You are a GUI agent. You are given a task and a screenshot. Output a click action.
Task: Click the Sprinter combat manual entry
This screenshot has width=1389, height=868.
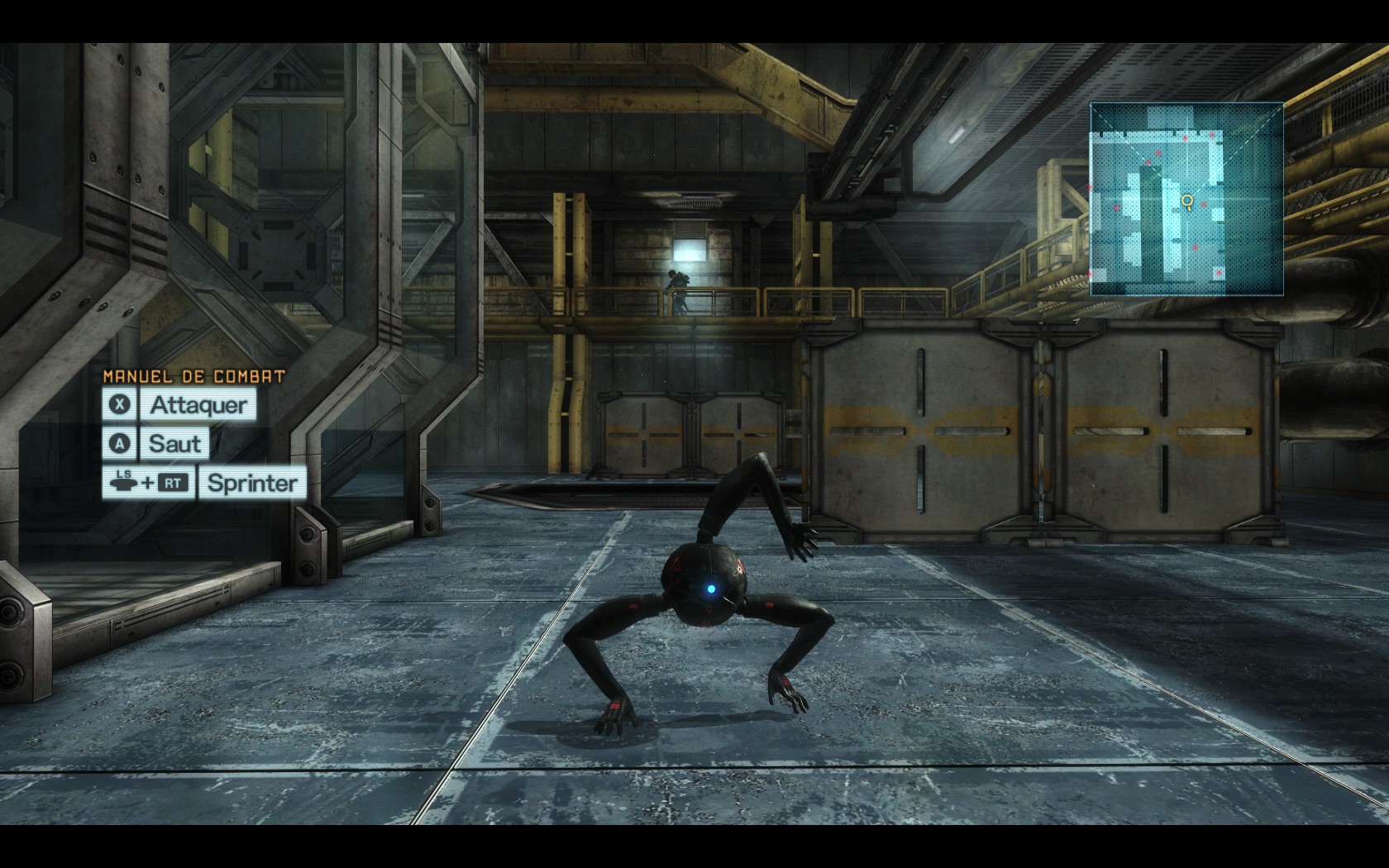pos(252,483)
